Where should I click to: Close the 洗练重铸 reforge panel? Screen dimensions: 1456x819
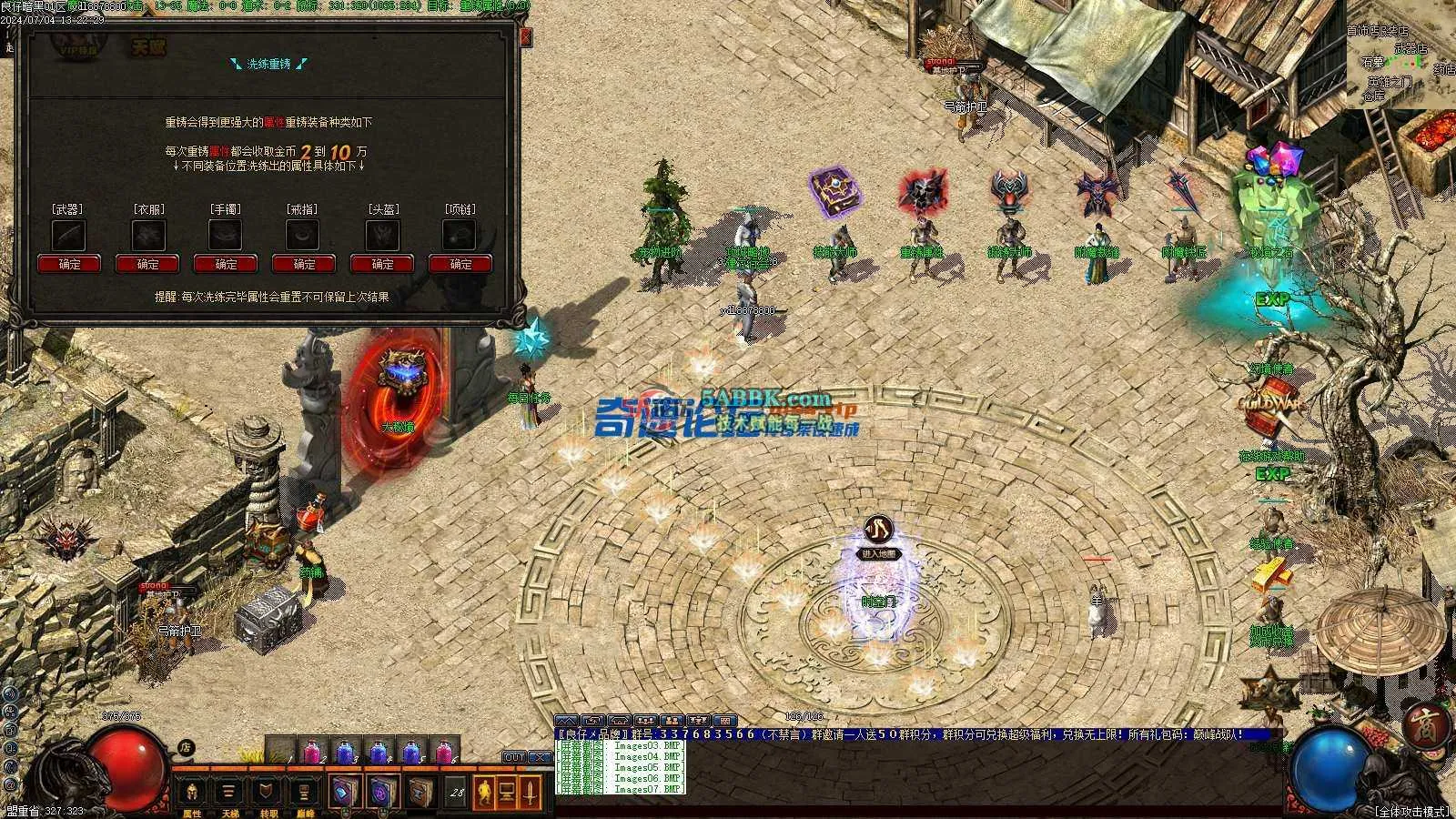525,37
